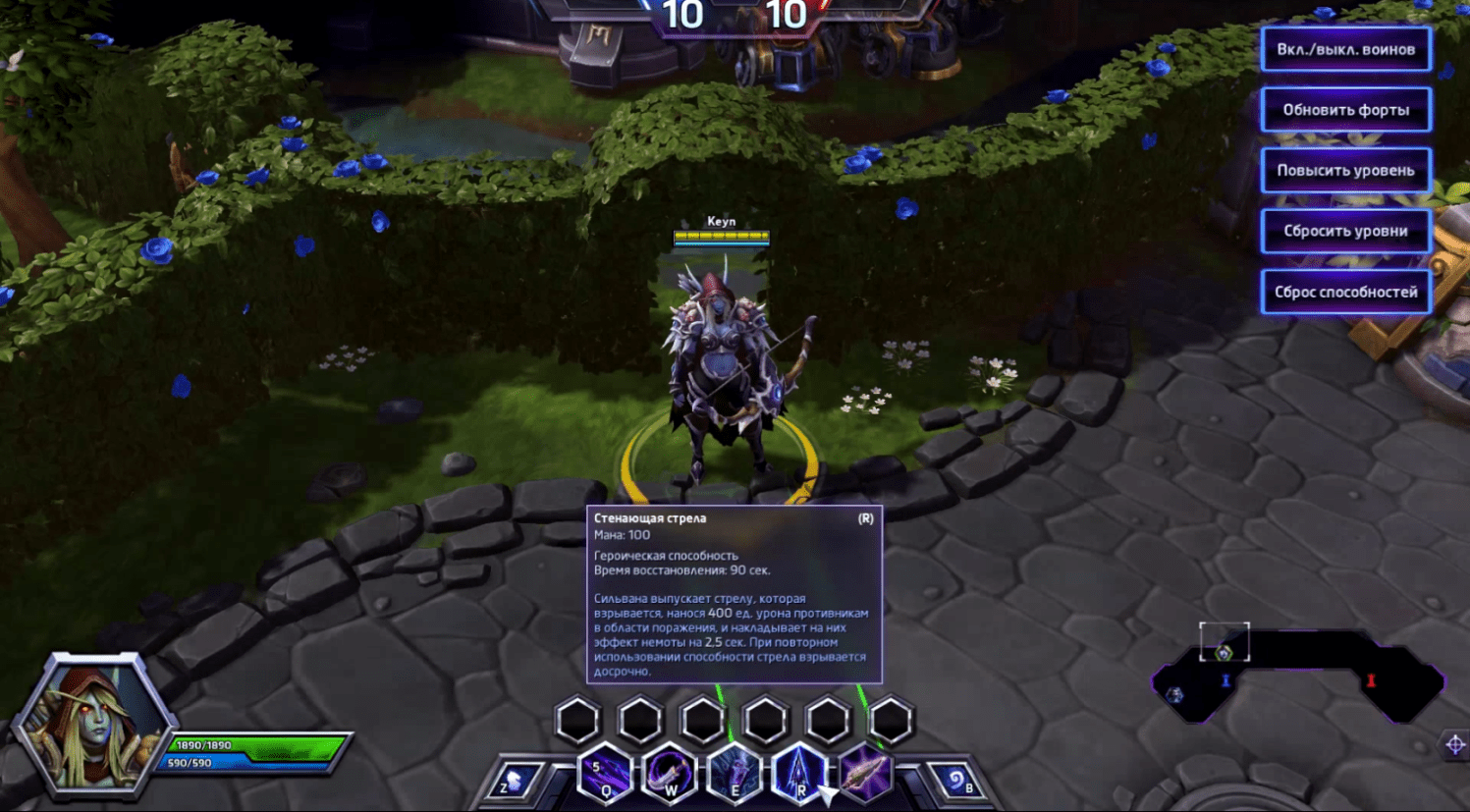Activate the B hearthstone spiral icon
Screen dimensions: 1470x812
tap(956, 781)
